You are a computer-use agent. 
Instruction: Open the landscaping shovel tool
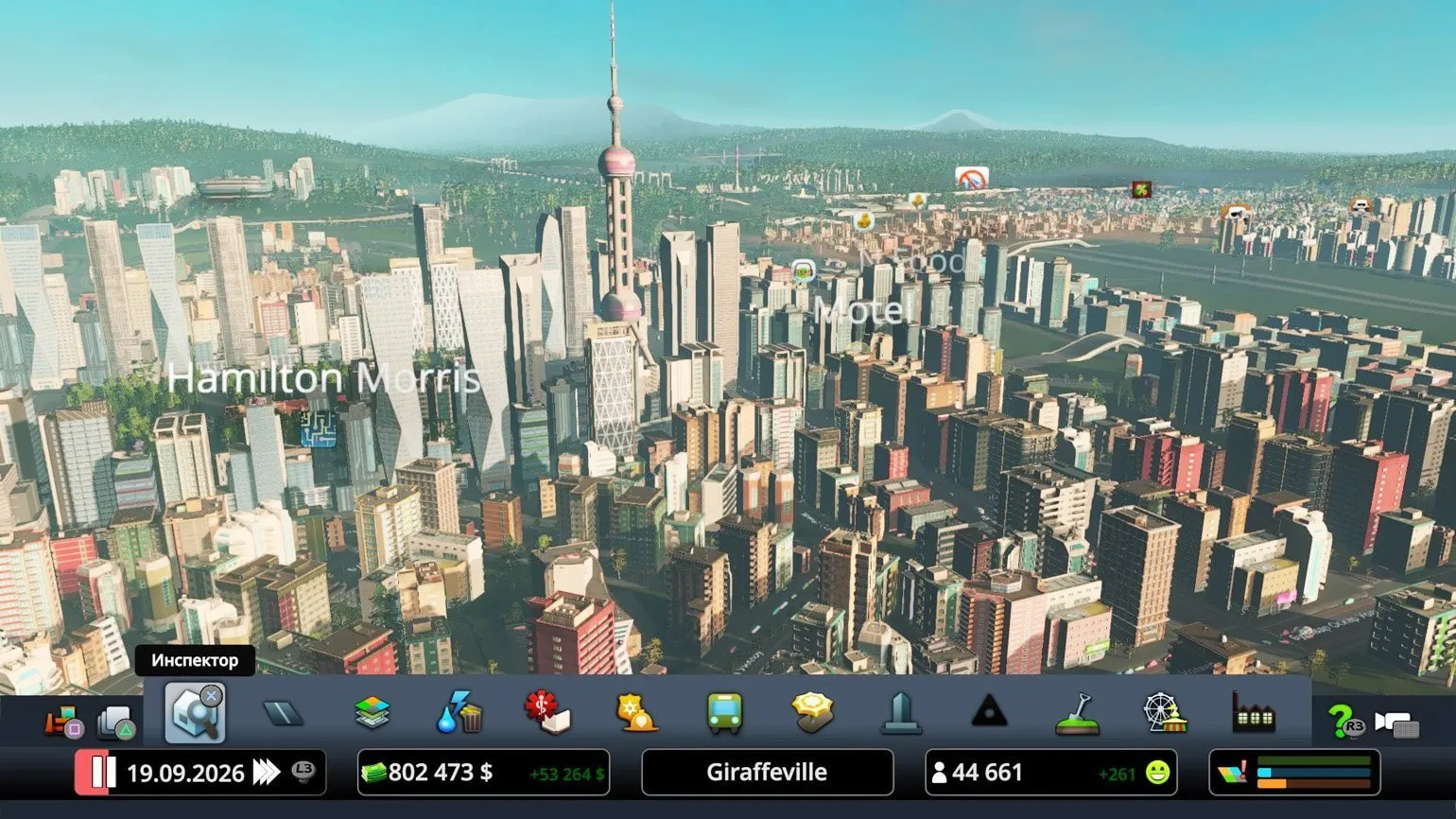[x=1077, y=713]
